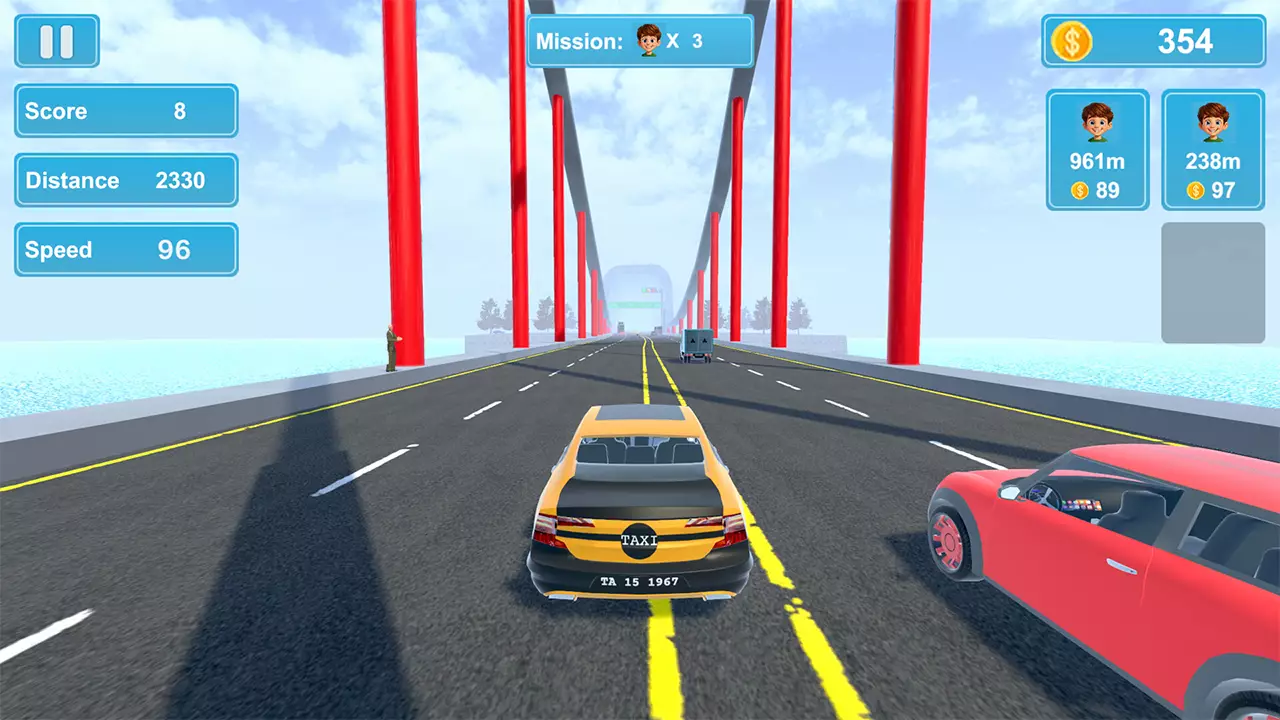The height and width of the screenshot is (720, 1280).
Task: Open the coin balance panel
Action: coord(1153,41)
